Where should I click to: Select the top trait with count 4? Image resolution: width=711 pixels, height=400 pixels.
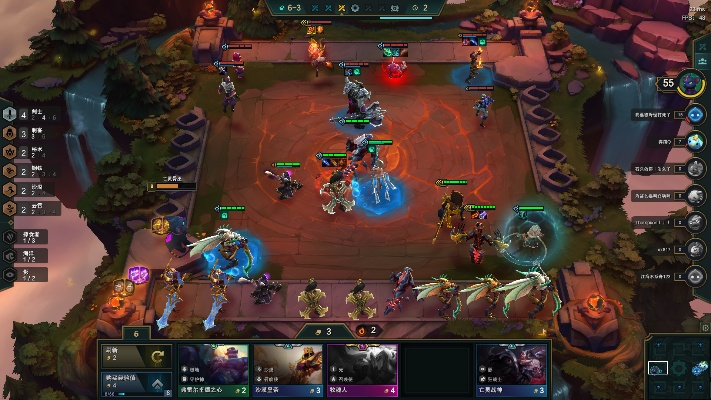[25, 114]
